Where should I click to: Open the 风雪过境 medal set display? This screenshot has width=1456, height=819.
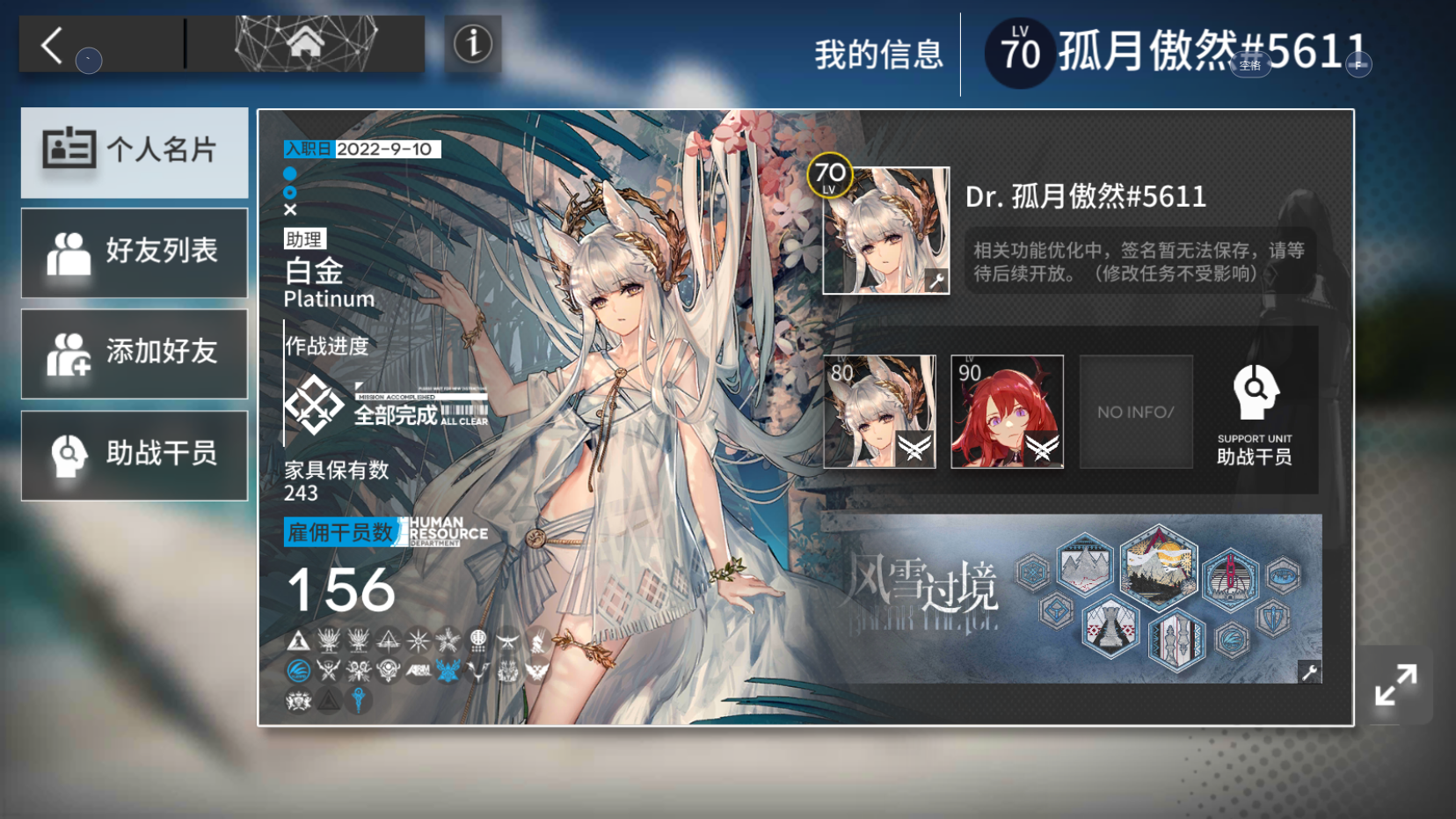coord(1070,598)
